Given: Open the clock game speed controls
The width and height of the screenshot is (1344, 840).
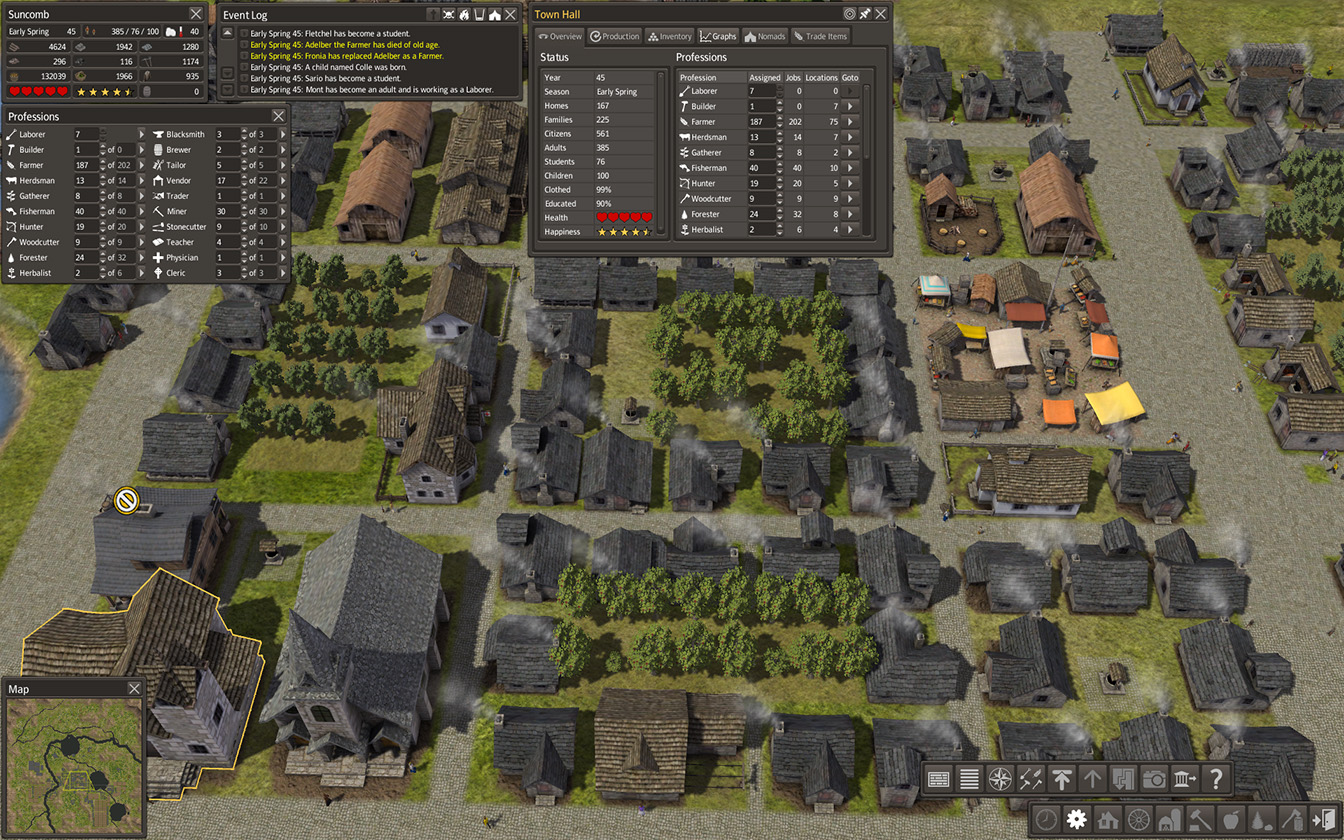Looking at the screenshot, I should 1045,819.
